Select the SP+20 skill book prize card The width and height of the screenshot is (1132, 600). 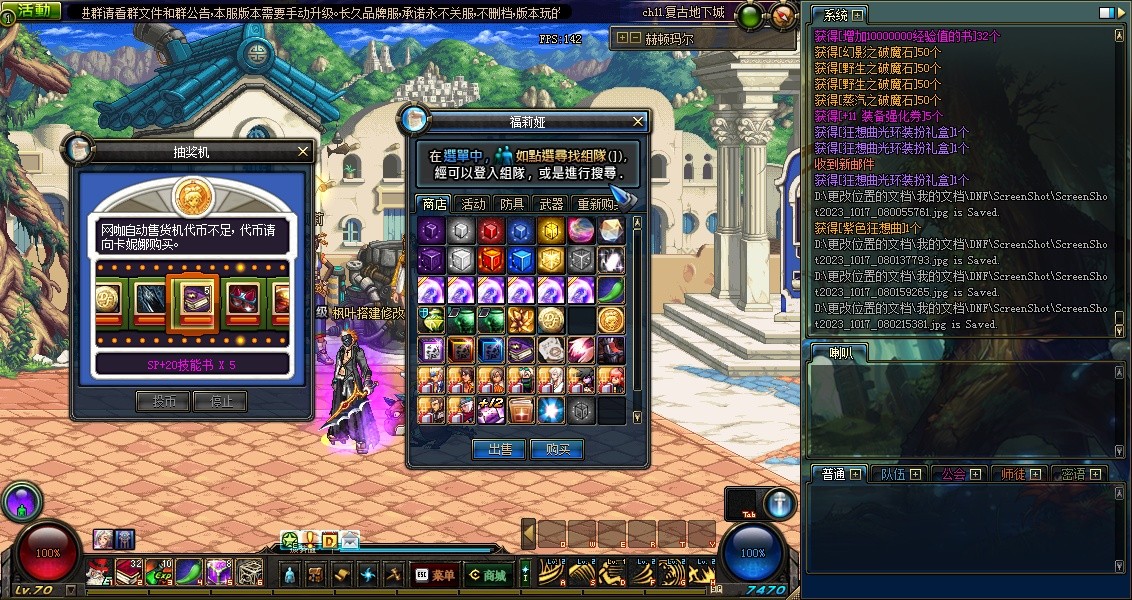tap(192, 297)
